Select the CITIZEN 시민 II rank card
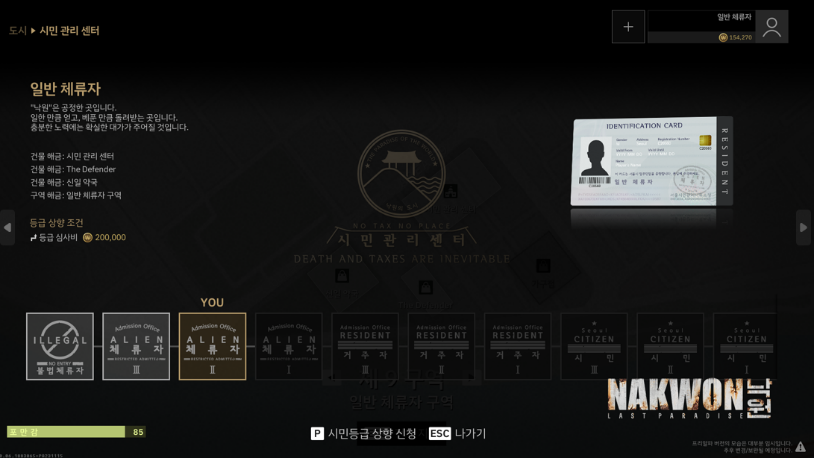This screenshot has width=814, height=458. (x=670, y=346)
